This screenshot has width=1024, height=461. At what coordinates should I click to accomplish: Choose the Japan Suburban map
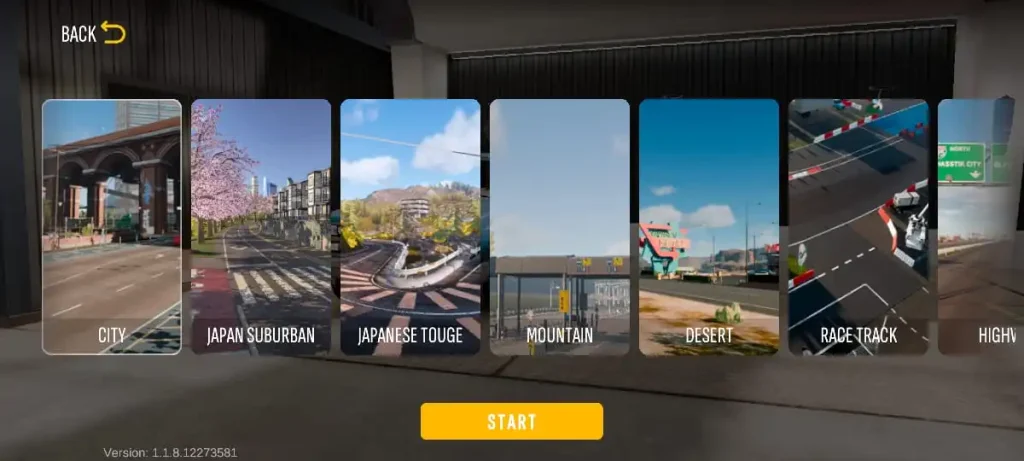(261, 227)
